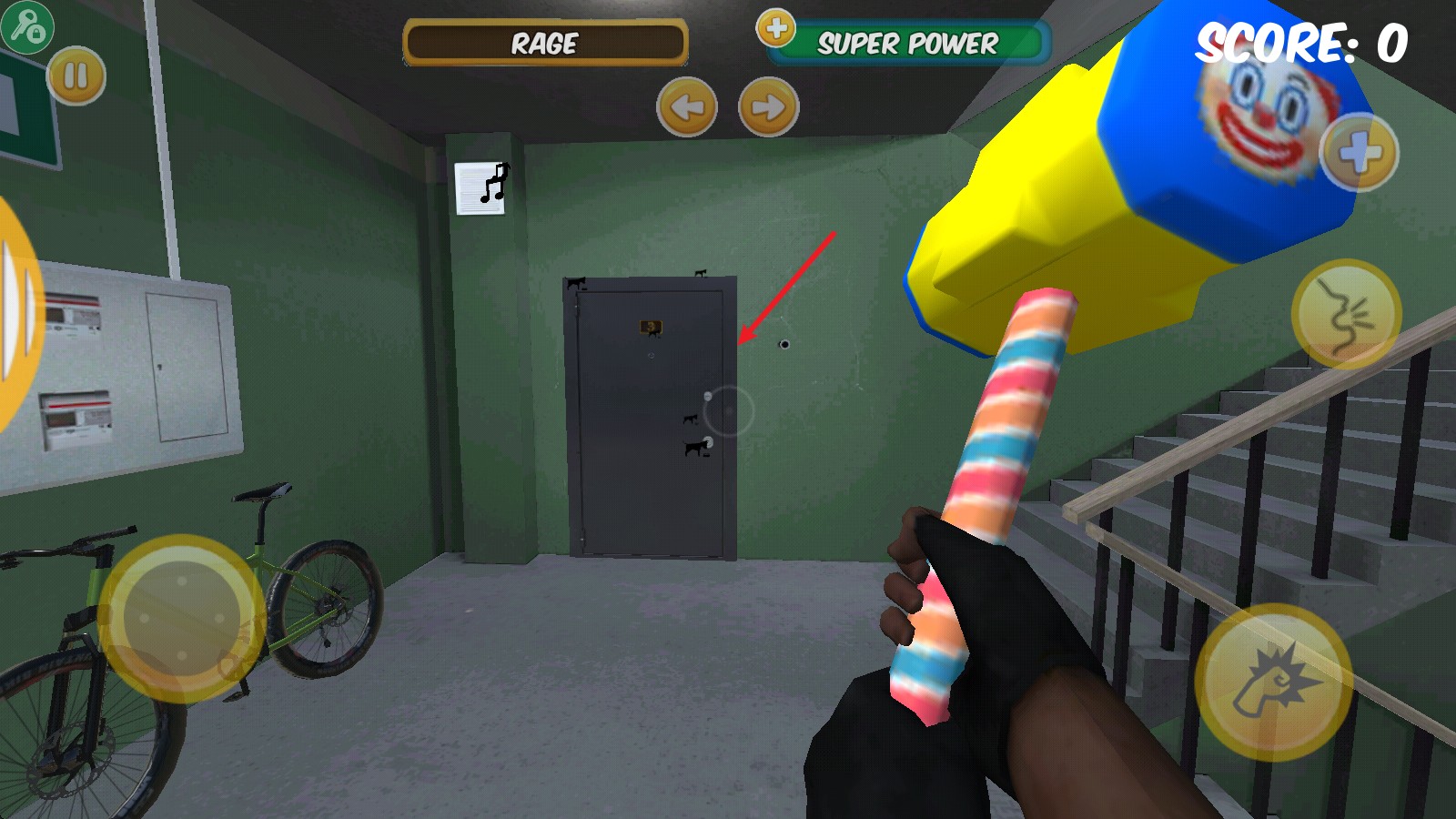Tap the left arrow weapon switch button
The image size is (1456, 819).
686,107
